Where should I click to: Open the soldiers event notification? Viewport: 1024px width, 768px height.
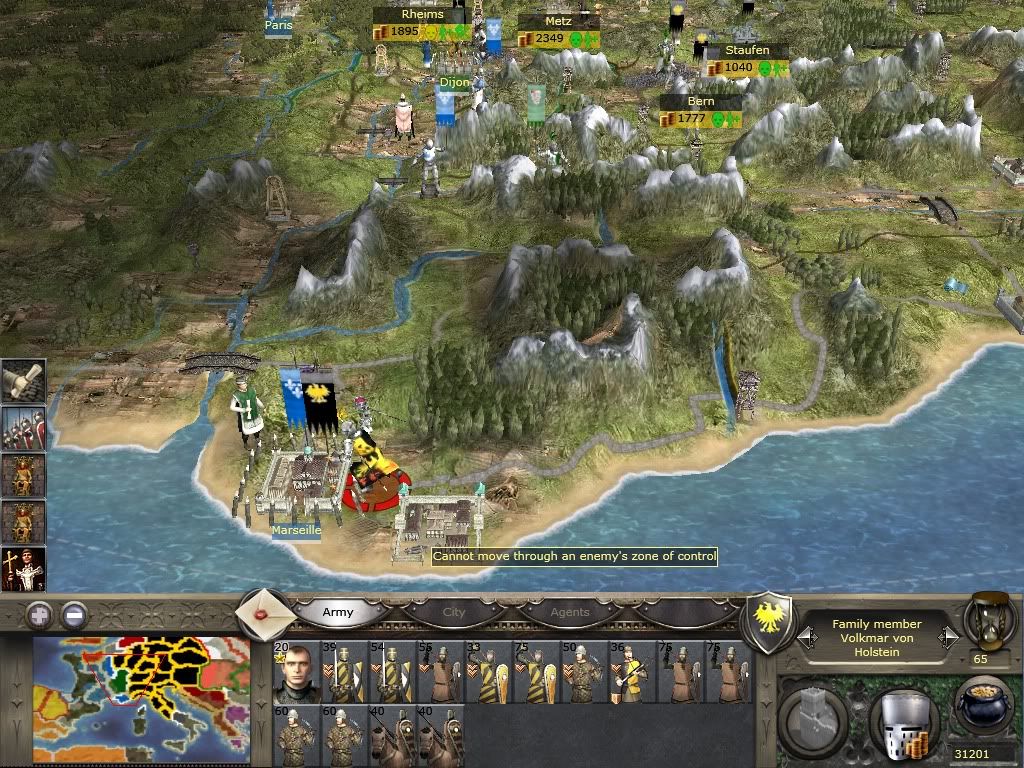[x=23, y=429]
